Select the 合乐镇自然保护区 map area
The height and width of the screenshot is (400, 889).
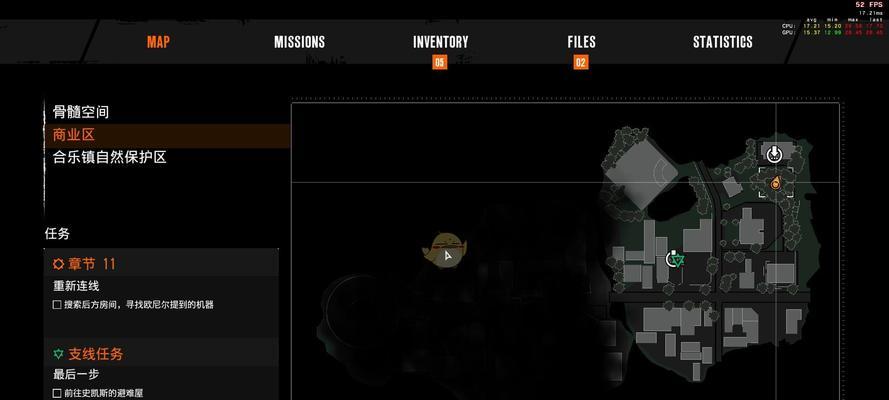tap(109, 157)
